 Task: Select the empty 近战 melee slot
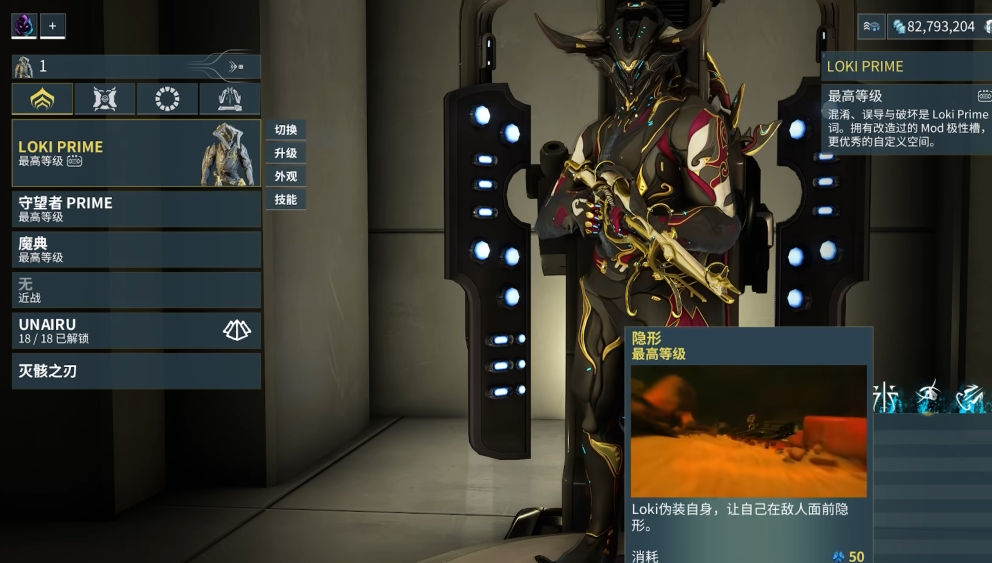tap(136, 290)
